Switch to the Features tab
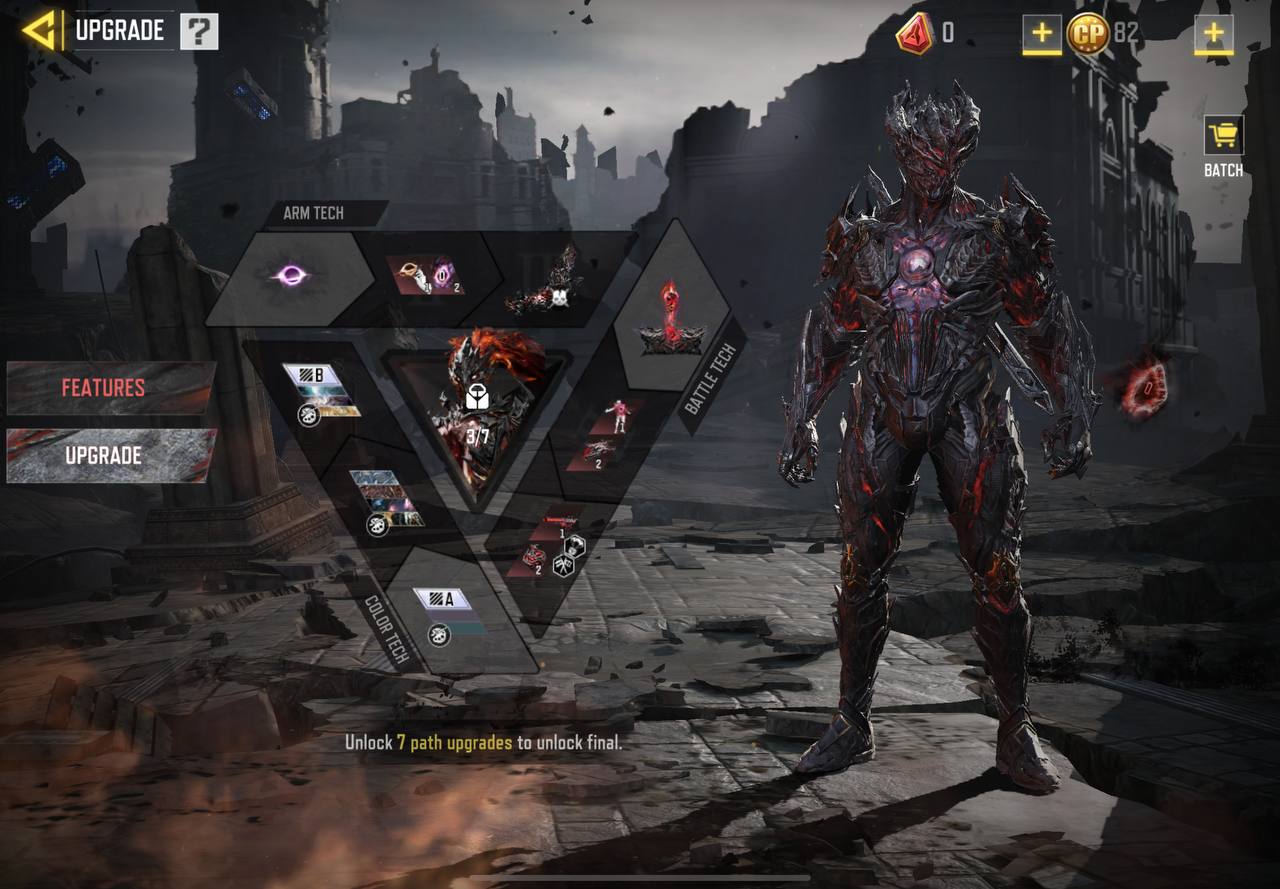The width and height of the screenshot is (1280, 889). point(110,388)
